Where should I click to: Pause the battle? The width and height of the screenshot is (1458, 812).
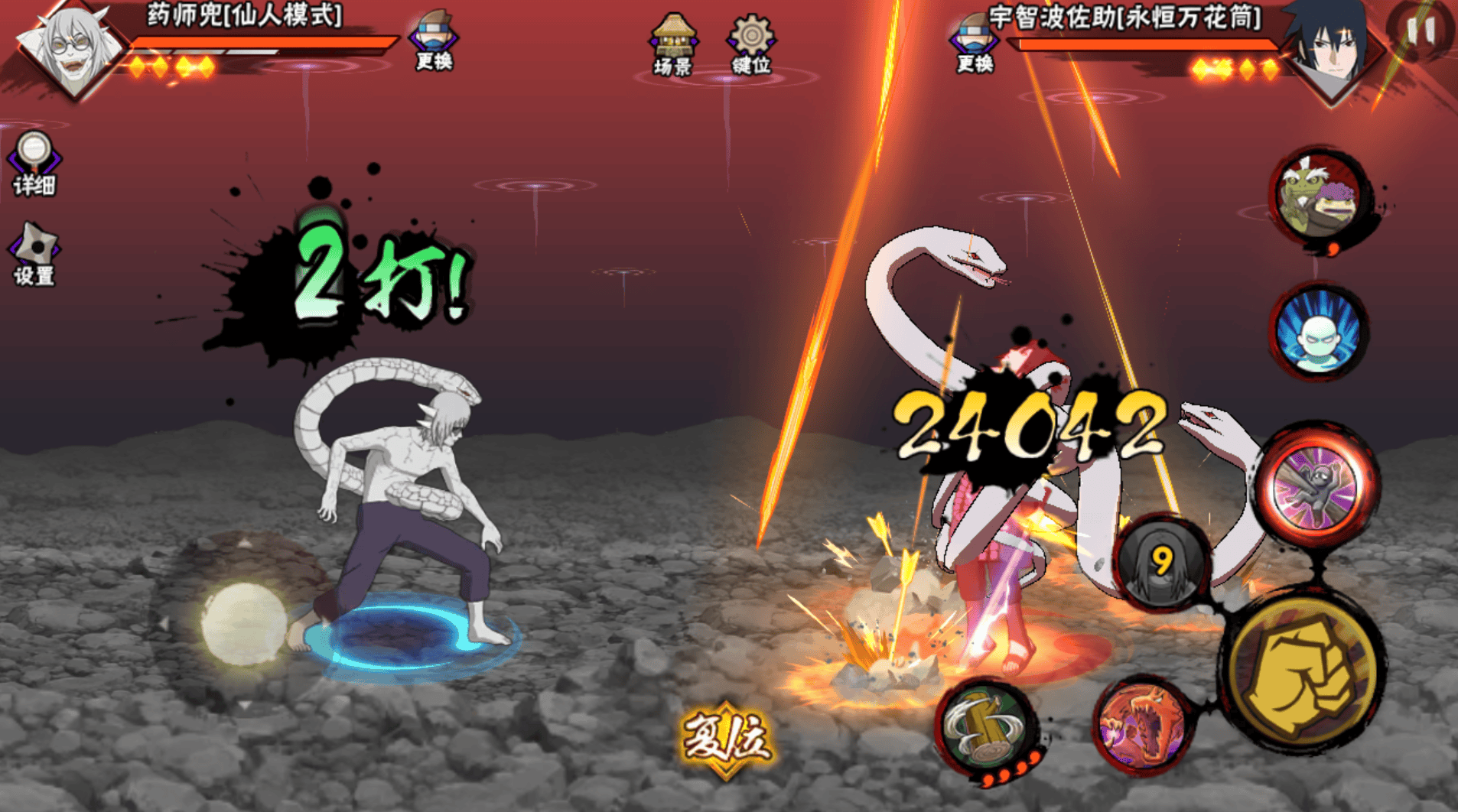(1420, 31)
